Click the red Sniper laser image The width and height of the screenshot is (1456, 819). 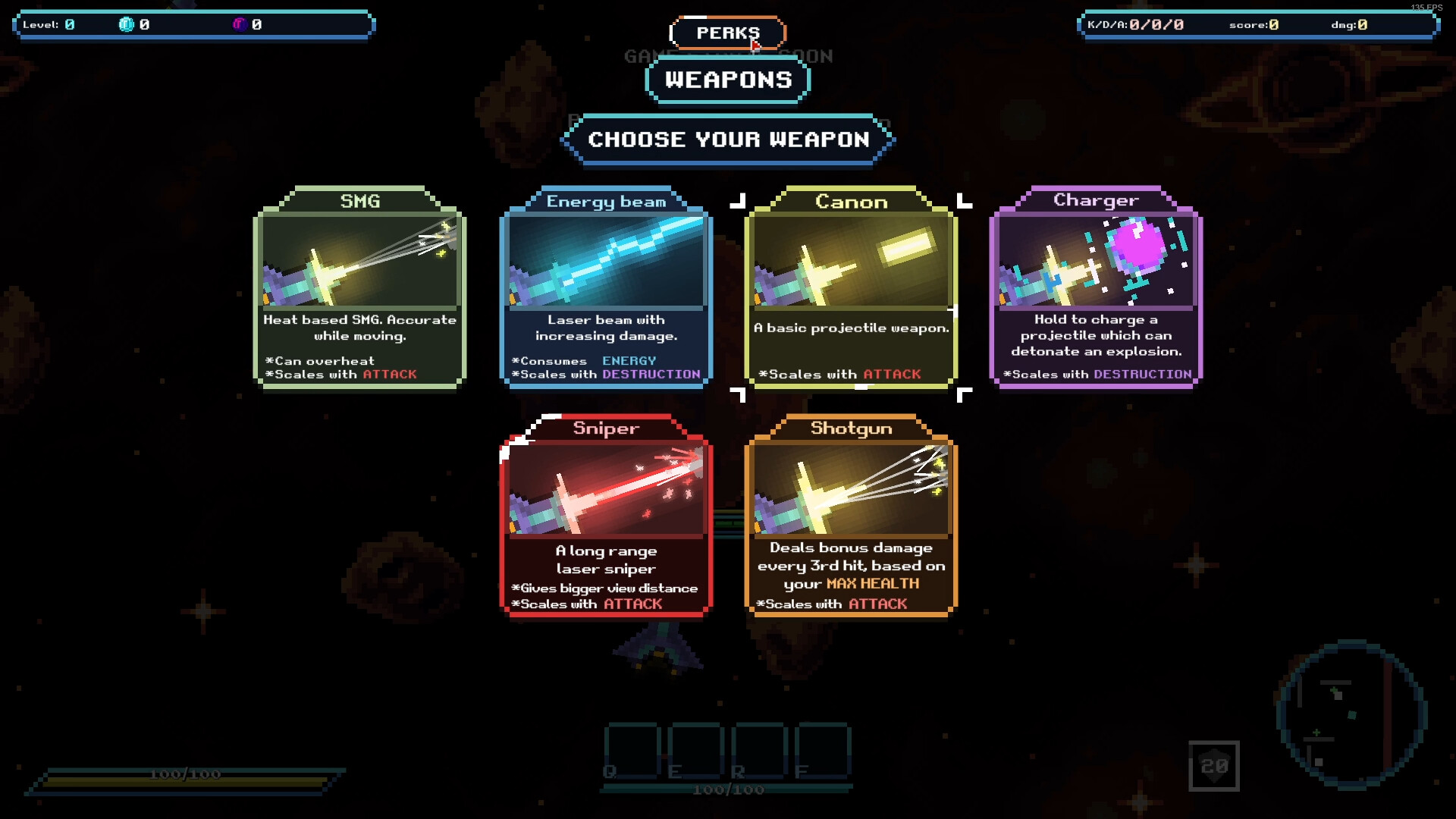coord(606,489)
